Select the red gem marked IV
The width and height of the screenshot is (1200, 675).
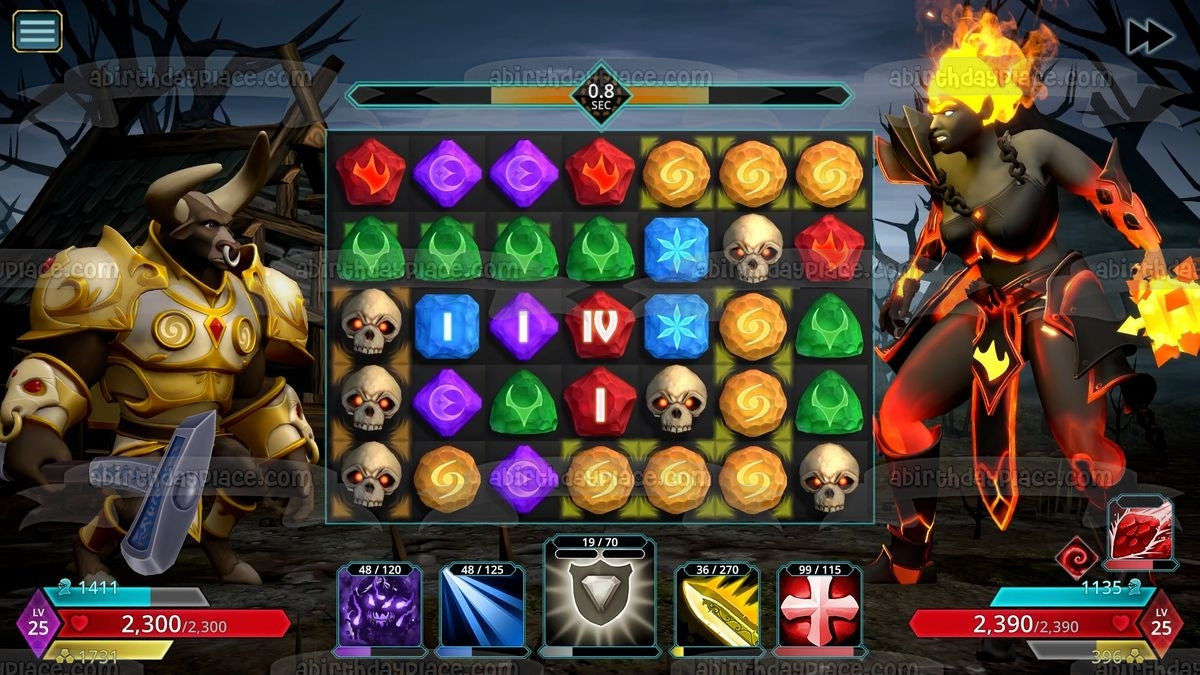pyautogui.click(x=600, y=326)
